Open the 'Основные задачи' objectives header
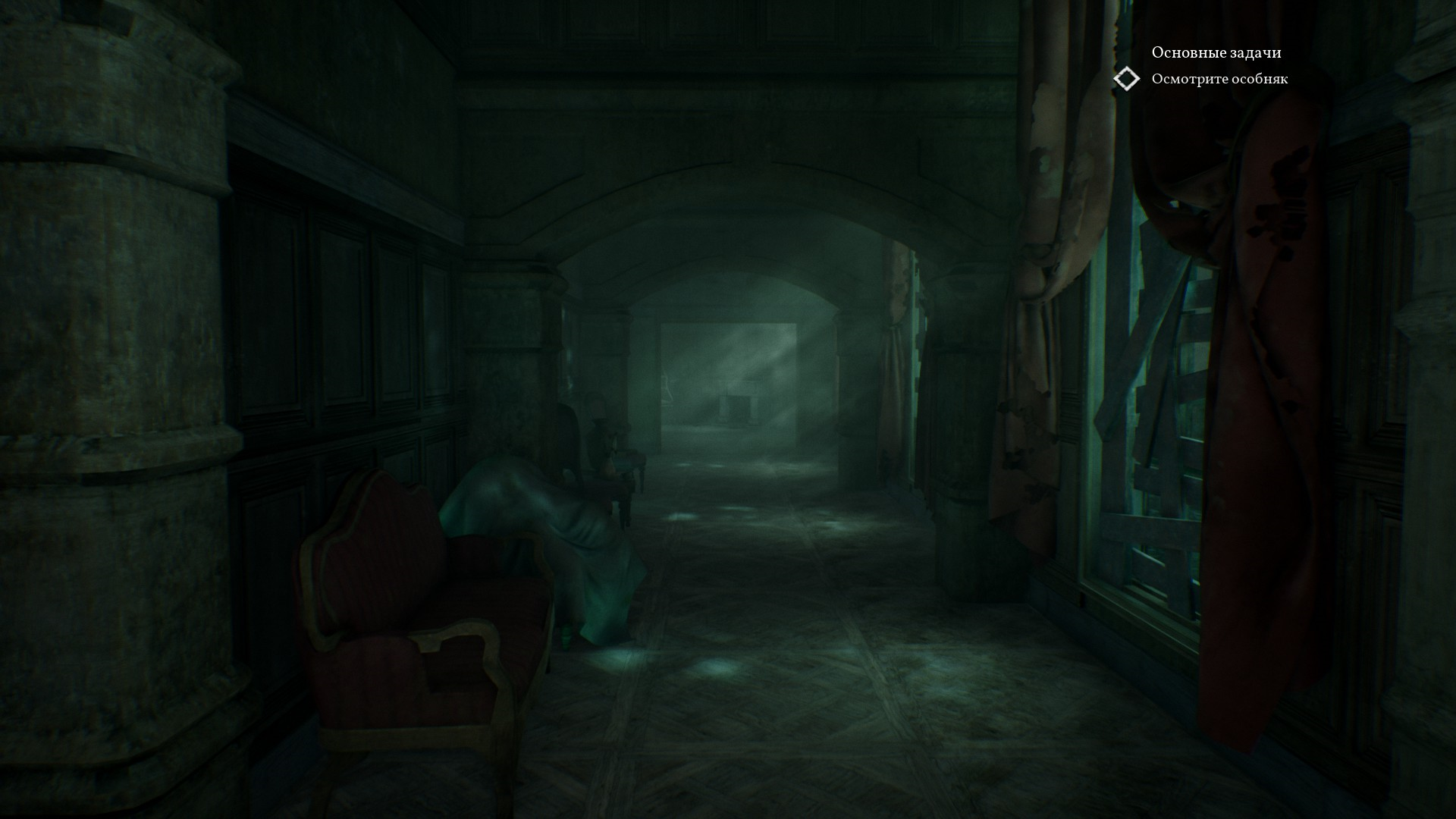 [x=1216, y=52]
